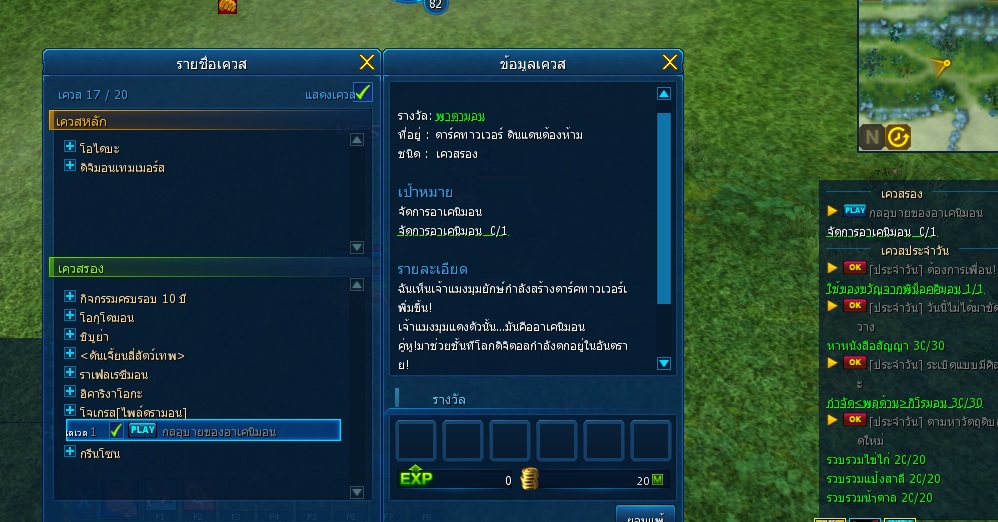This screenshot has height=522, width=998.
Task: Click the yellow circular arrow minimap button
Action: click(898, 137)
